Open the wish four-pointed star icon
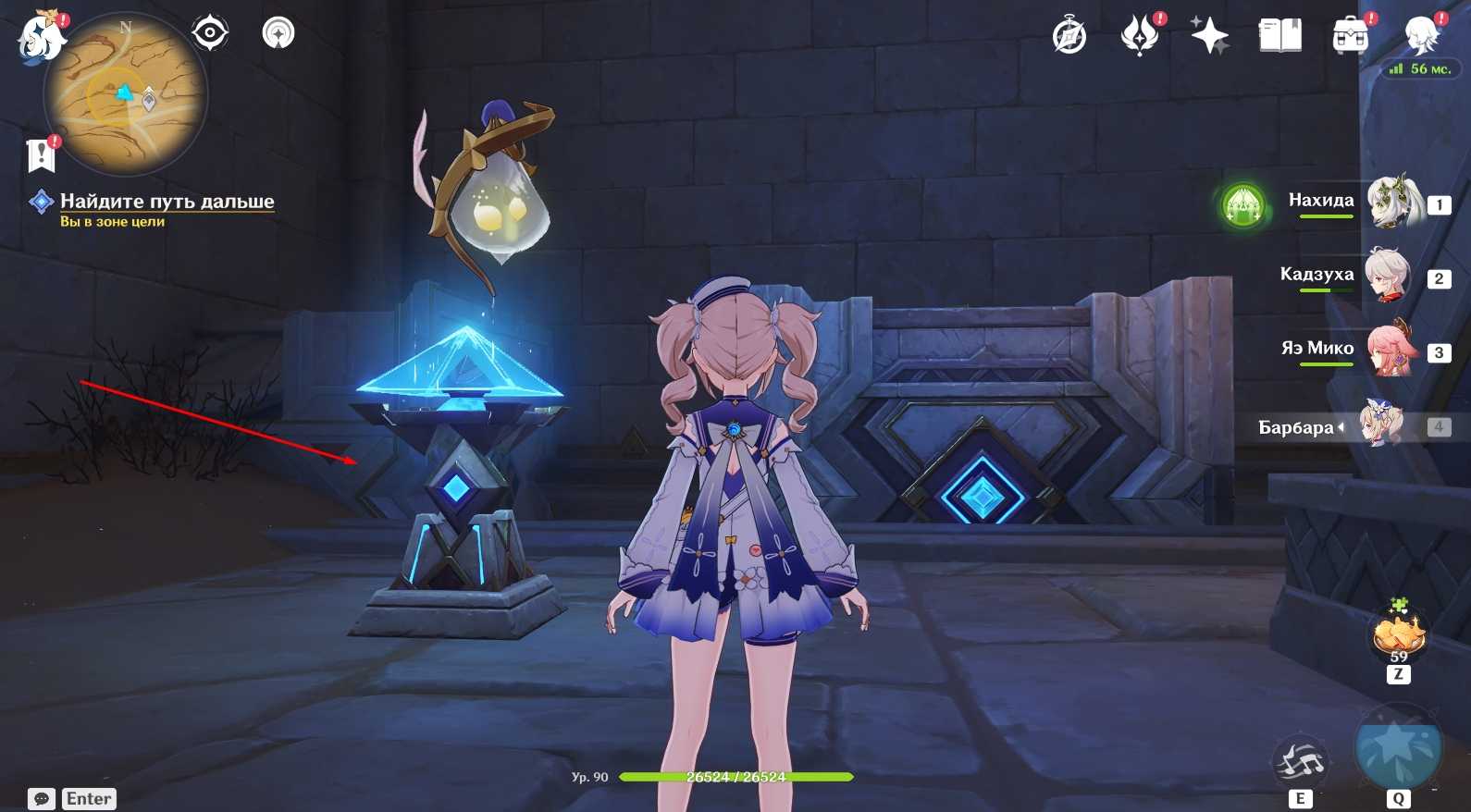This screenshot has width=1471, height=812. click(1209, 37)
